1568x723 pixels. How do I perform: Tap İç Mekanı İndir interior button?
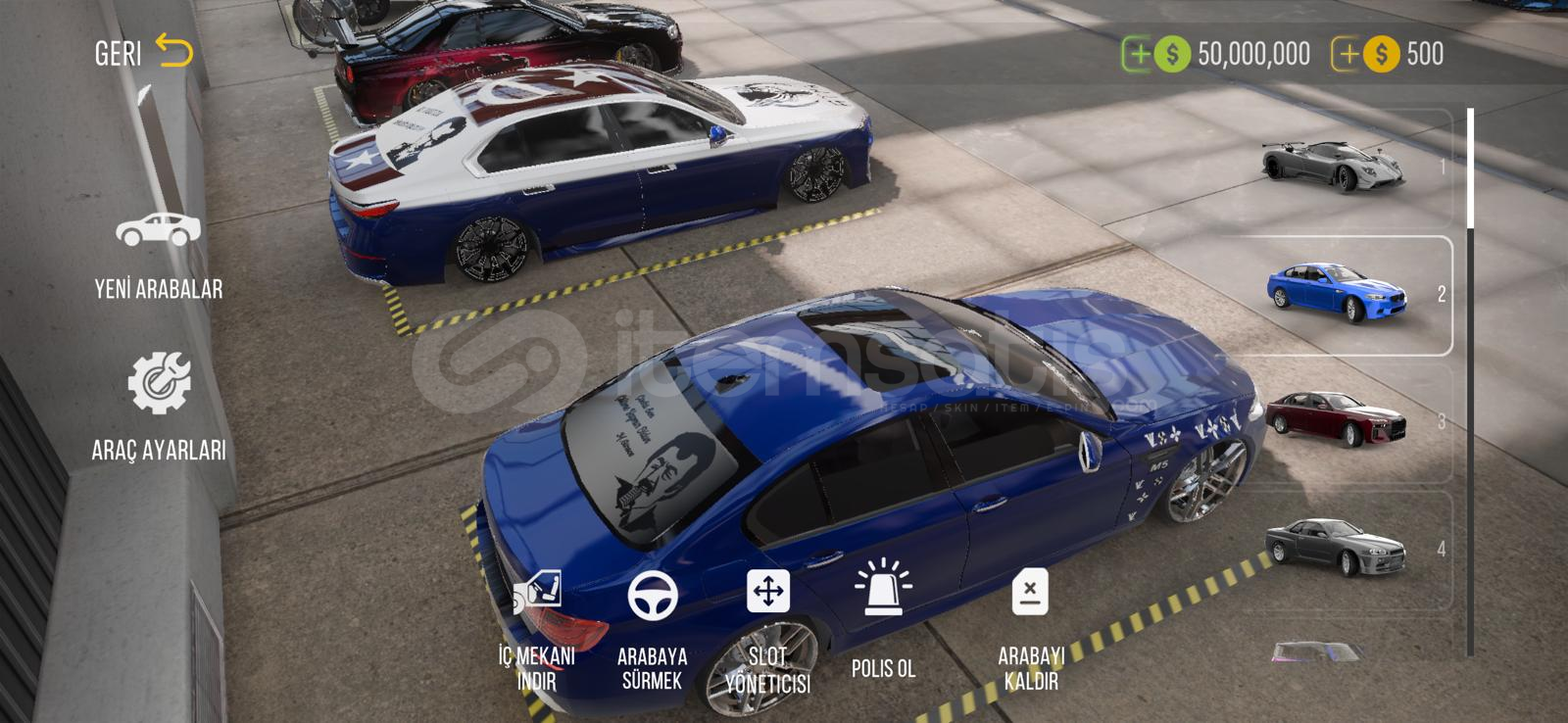click(x=537, y=627)
